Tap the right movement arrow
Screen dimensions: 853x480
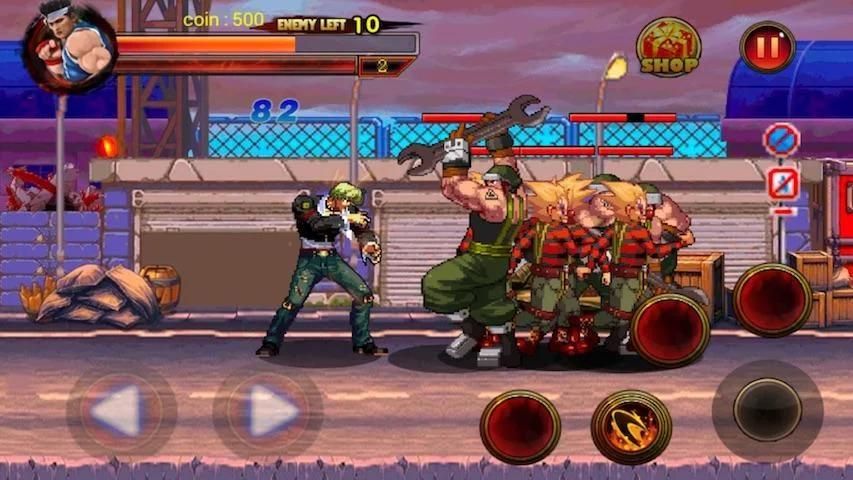(268, 411)
